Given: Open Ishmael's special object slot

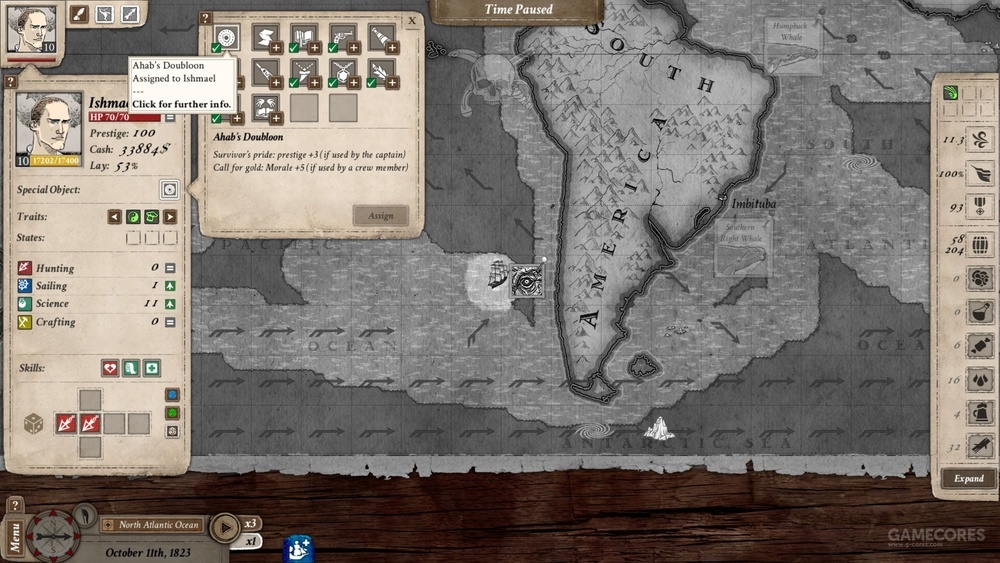Looking at the screenshot, I should (x=169, y=189).
